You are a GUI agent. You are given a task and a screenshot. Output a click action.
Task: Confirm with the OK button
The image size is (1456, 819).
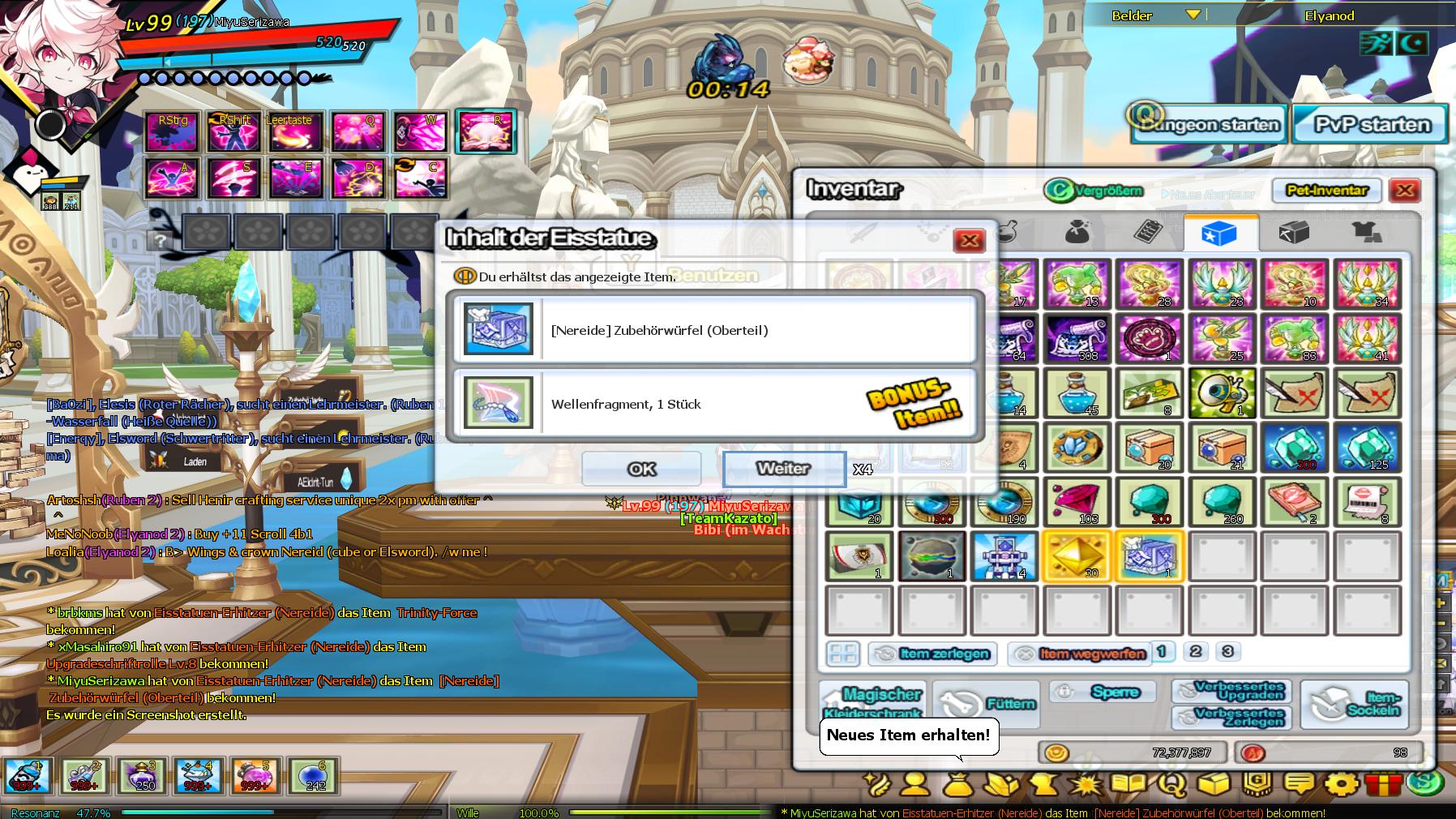(641, 469)
